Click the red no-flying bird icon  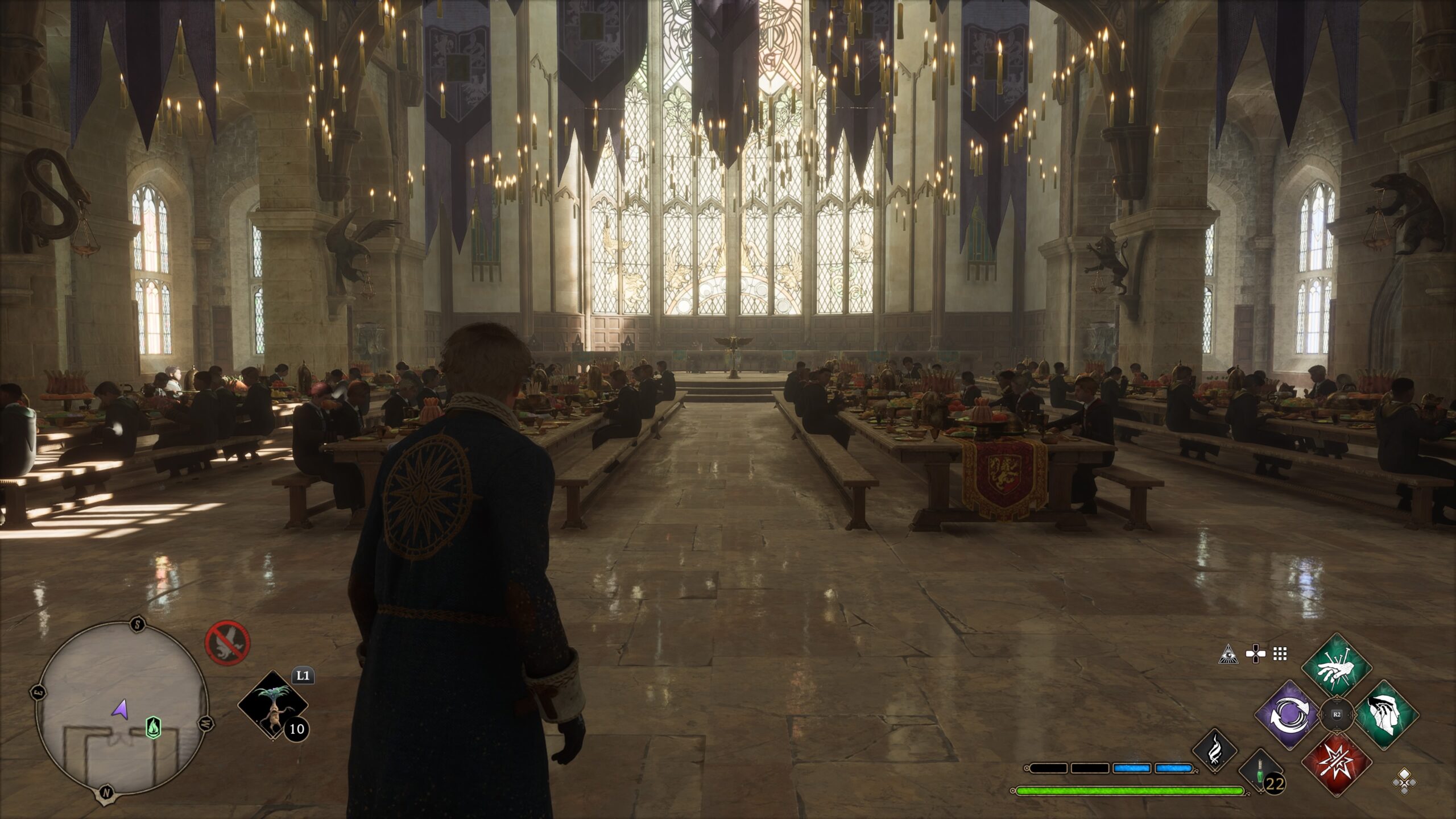coord(227,642)
